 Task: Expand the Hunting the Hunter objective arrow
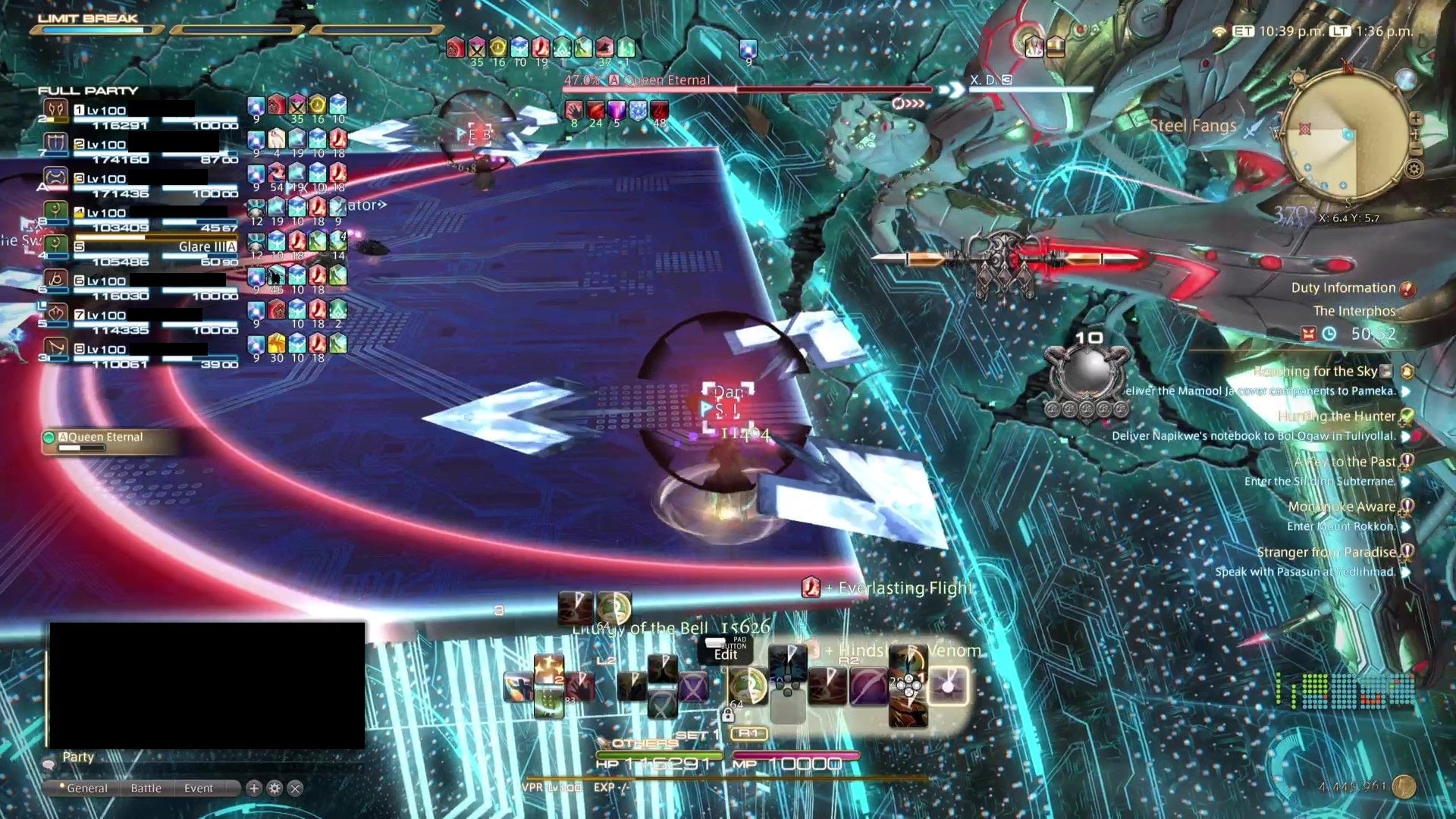(1404, 436)
